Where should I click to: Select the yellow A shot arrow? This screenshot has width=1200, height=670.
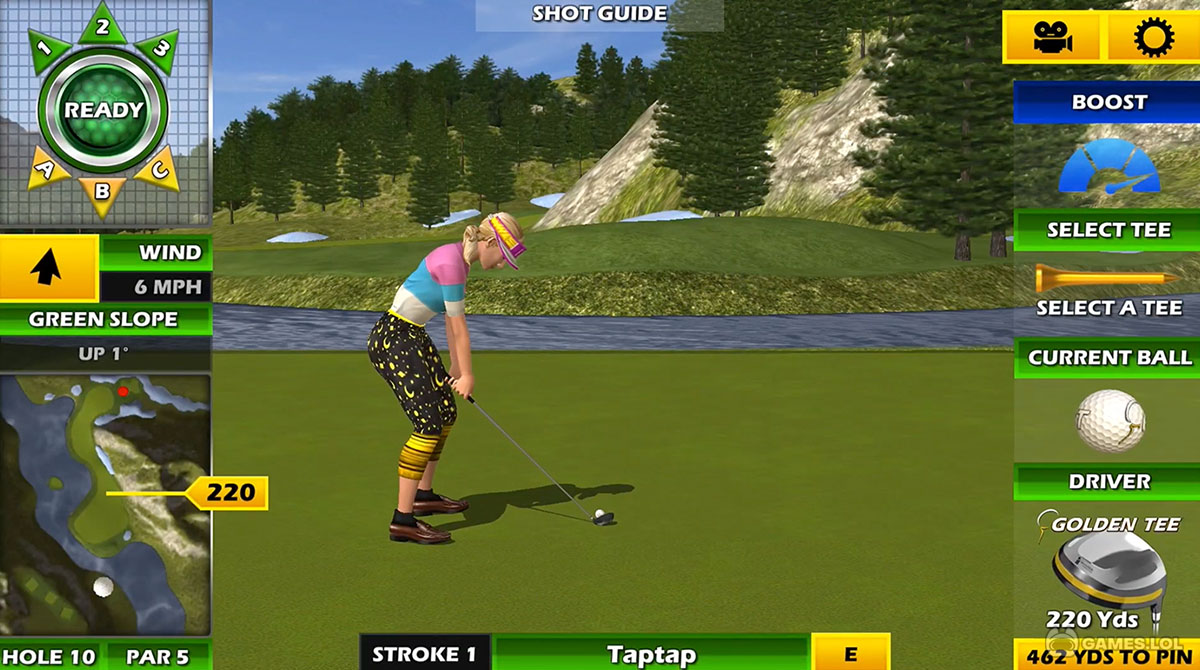tap(46, 169)
